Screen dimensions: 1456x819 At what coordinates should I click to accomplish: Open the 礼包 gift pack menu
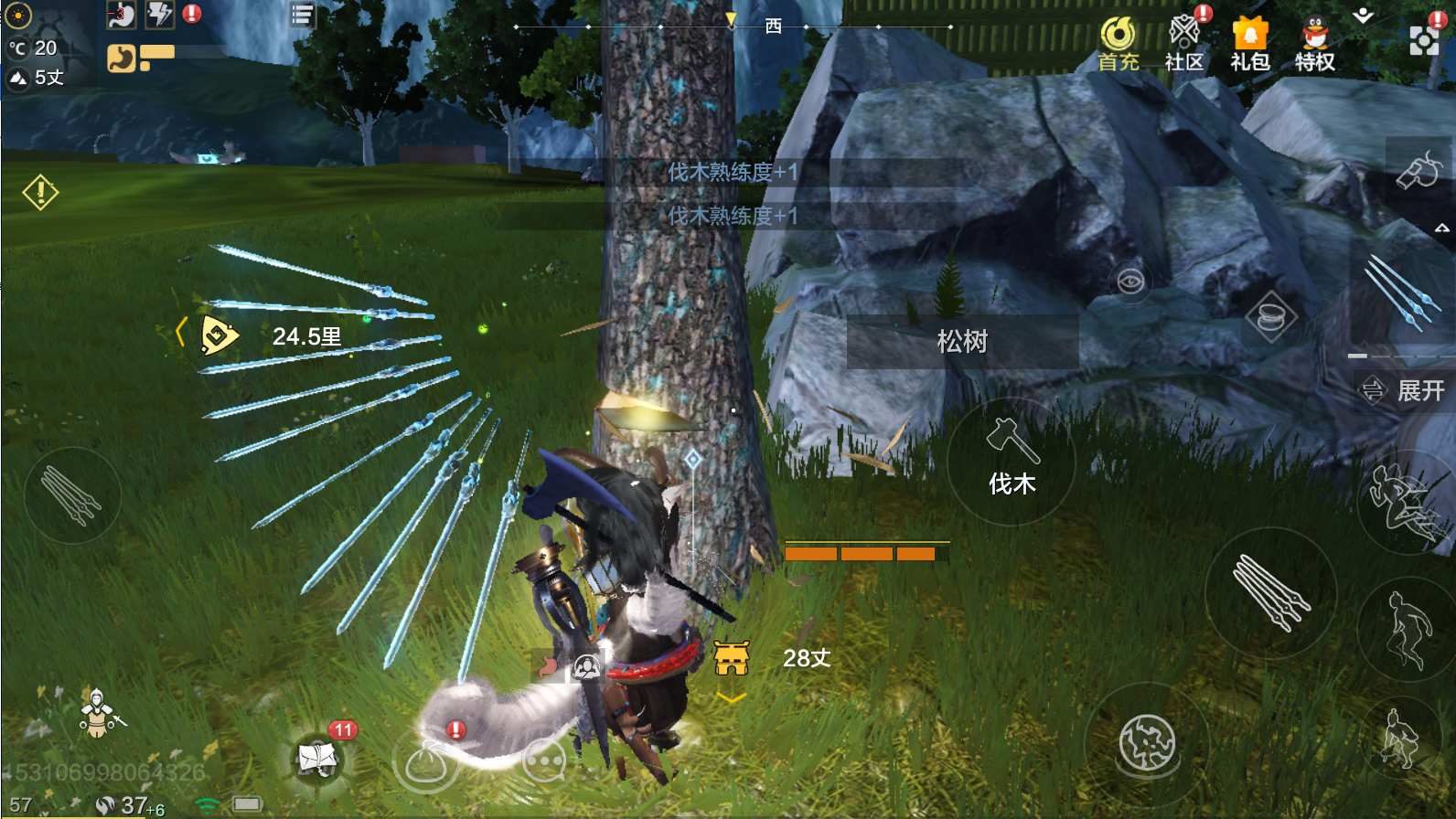(1249, 43)
